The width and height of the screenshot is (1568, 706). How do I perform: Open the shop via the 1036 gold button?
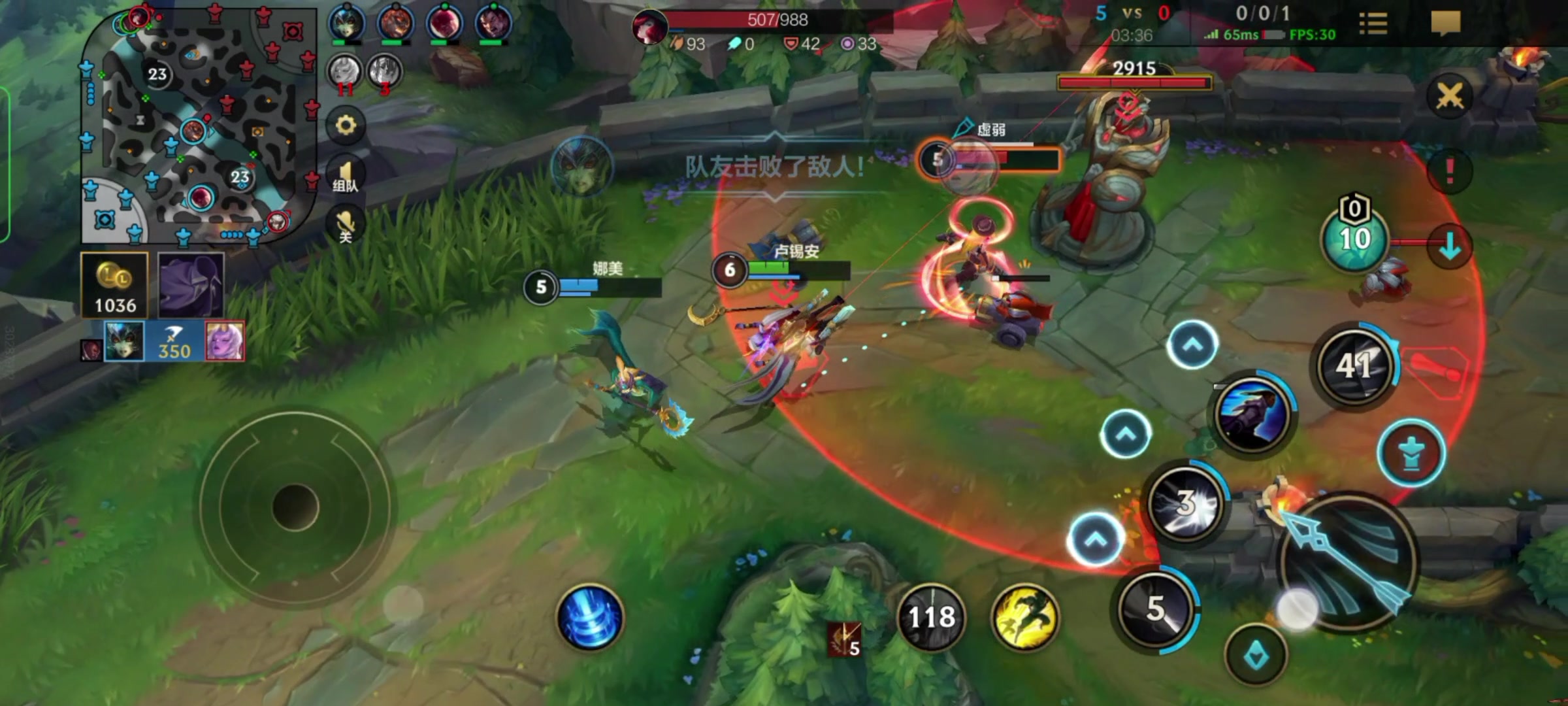114,286
